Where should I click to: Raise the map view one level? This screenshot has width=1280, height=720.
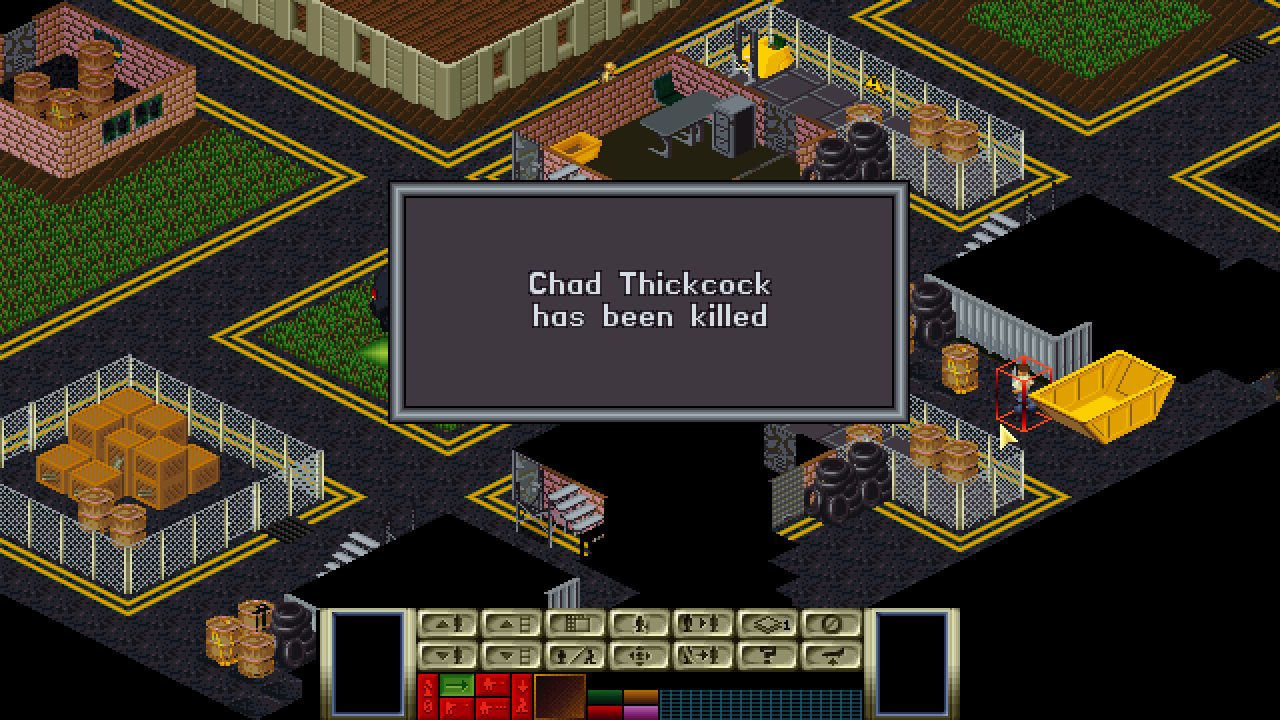[510, 624]
